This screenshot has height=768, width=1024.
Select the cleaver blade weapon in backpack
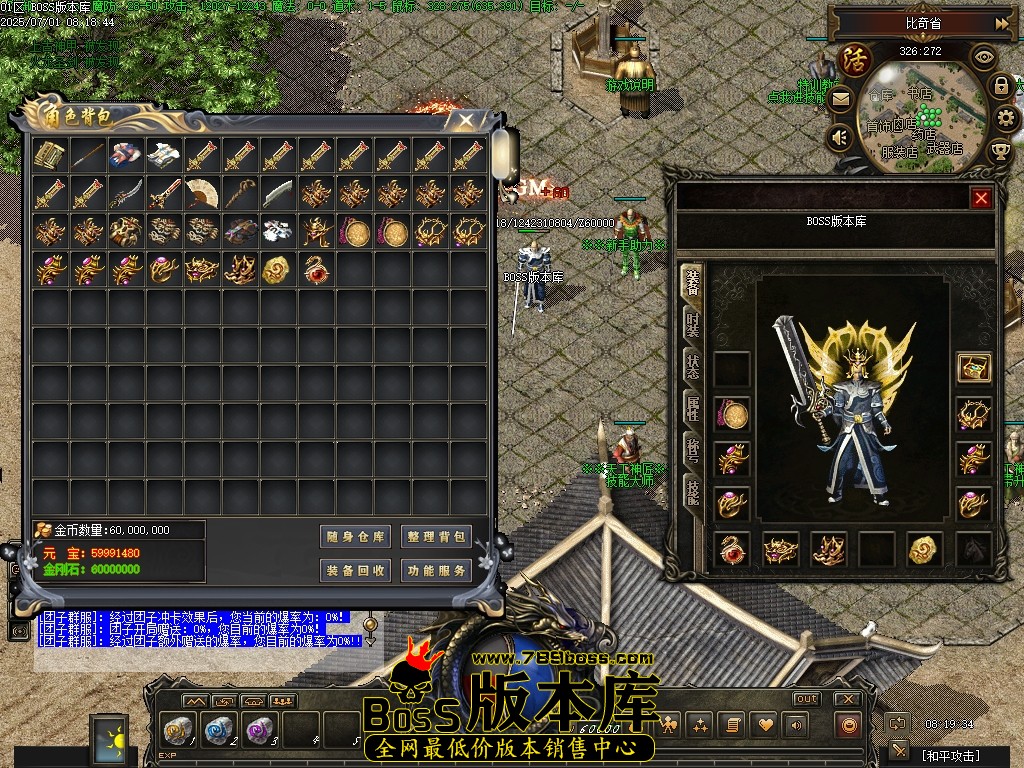pos(279,193)
